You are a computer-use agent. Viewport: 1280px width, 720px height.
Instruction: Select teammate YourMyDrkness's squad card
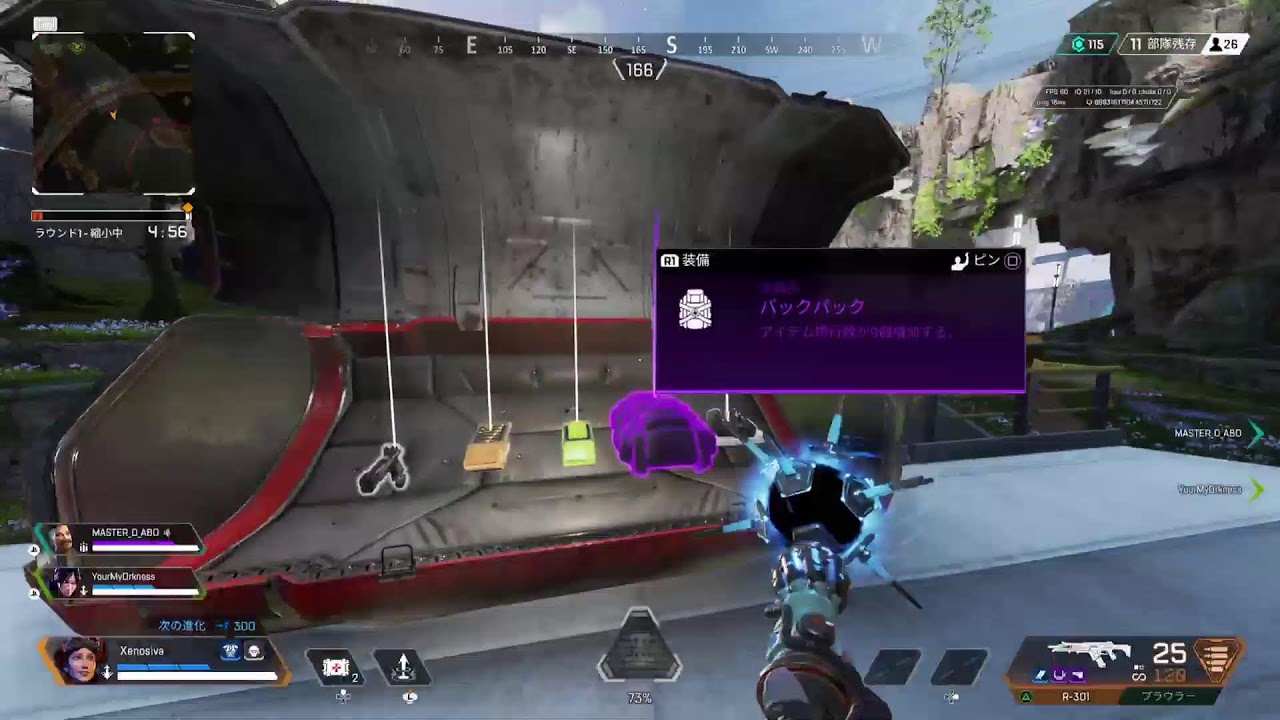(118, 582)
